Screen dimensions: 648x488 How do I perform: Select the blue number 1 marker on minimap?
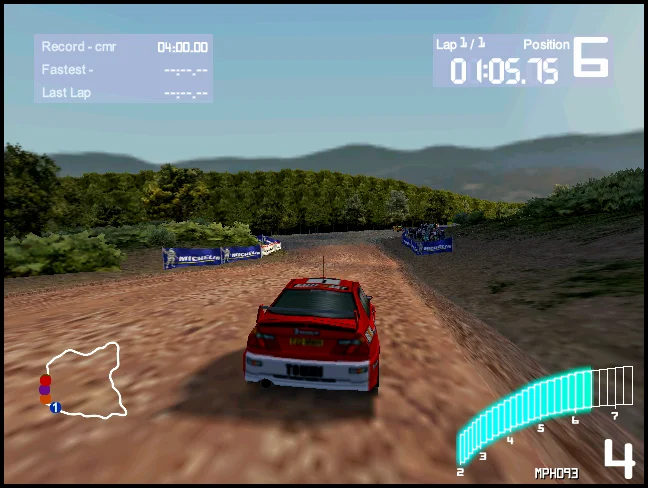click(55, 407)
